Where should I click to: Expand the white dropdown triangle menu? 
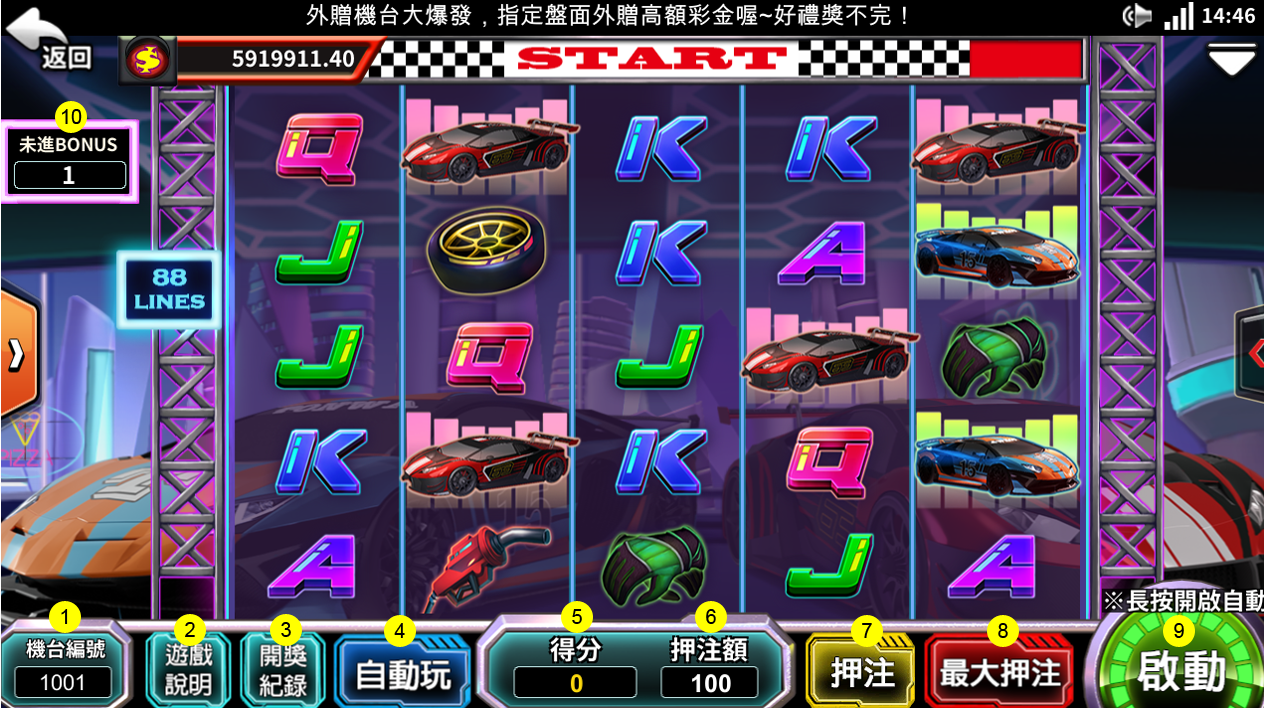[1231, 60]
